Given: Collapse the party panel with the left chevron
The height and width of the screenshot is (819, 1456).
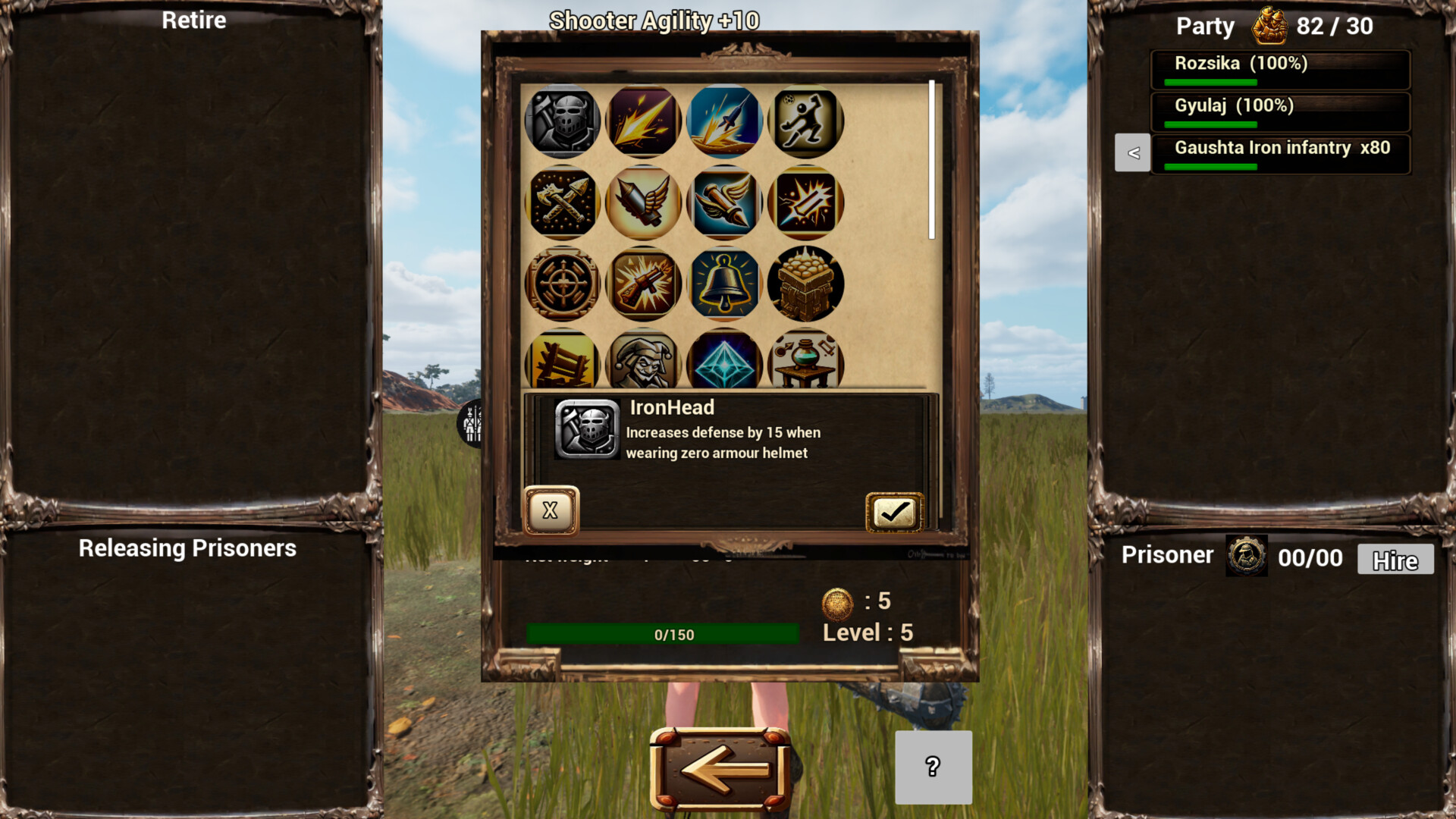Looking at the screenshot, I should click(1132, 152).
